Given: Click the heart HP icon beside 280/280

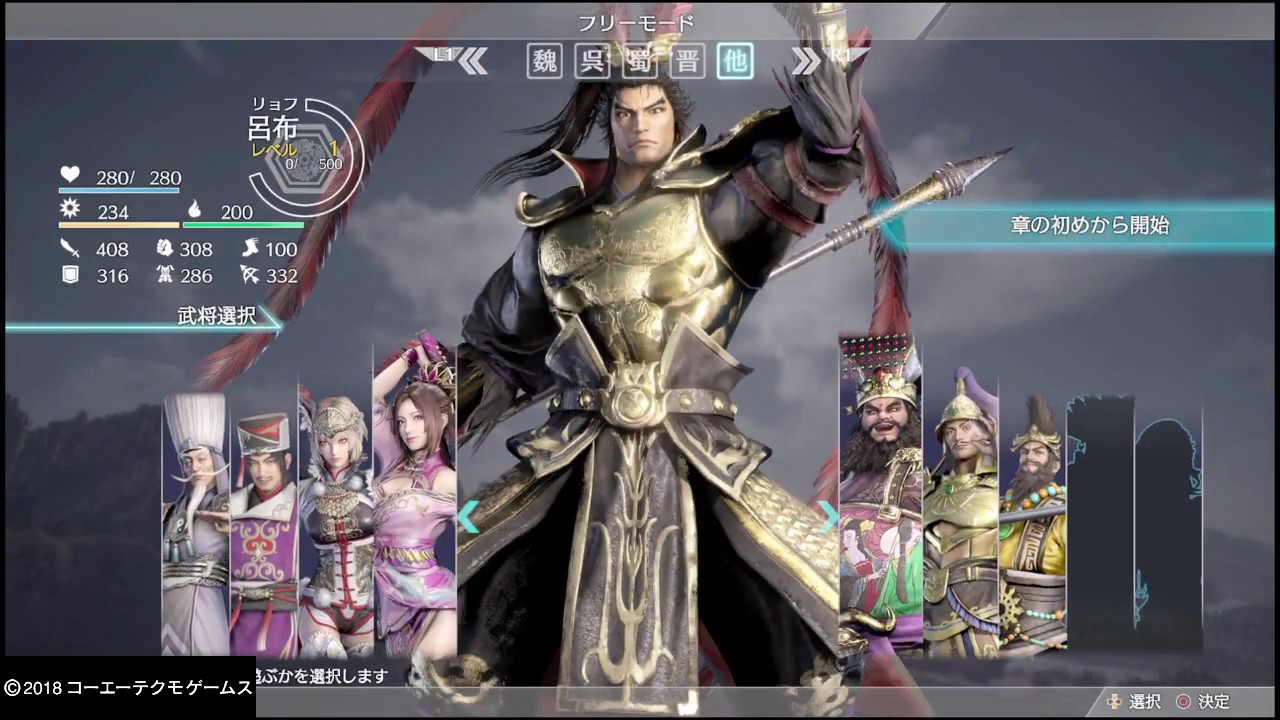Looking at the screenshot, I should click(x=69, y=175).
